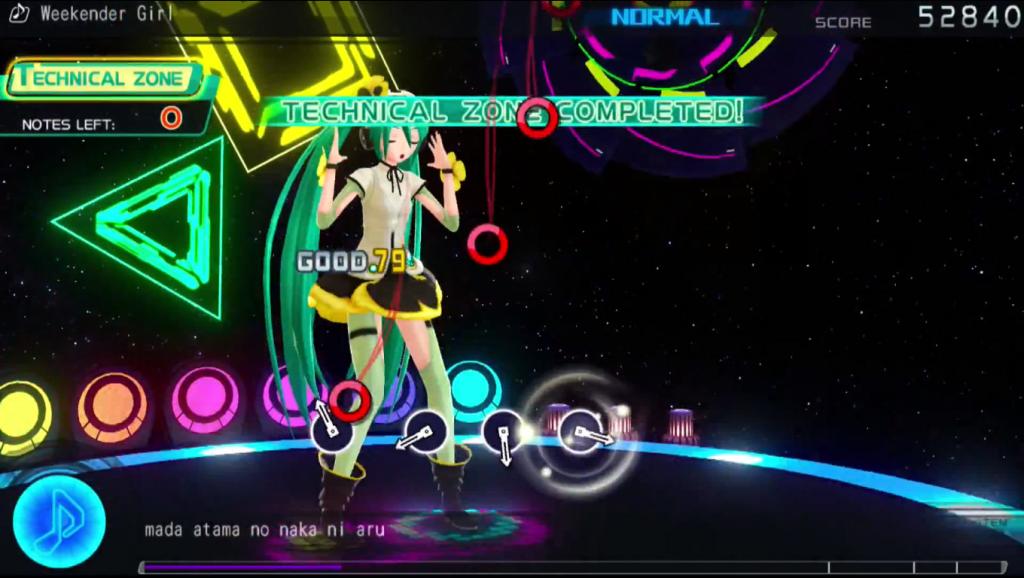This screenshot has height=578, width=1024.
Task: Tap the note target with needle pointing lower-left
Action: (x=426, y=432)
